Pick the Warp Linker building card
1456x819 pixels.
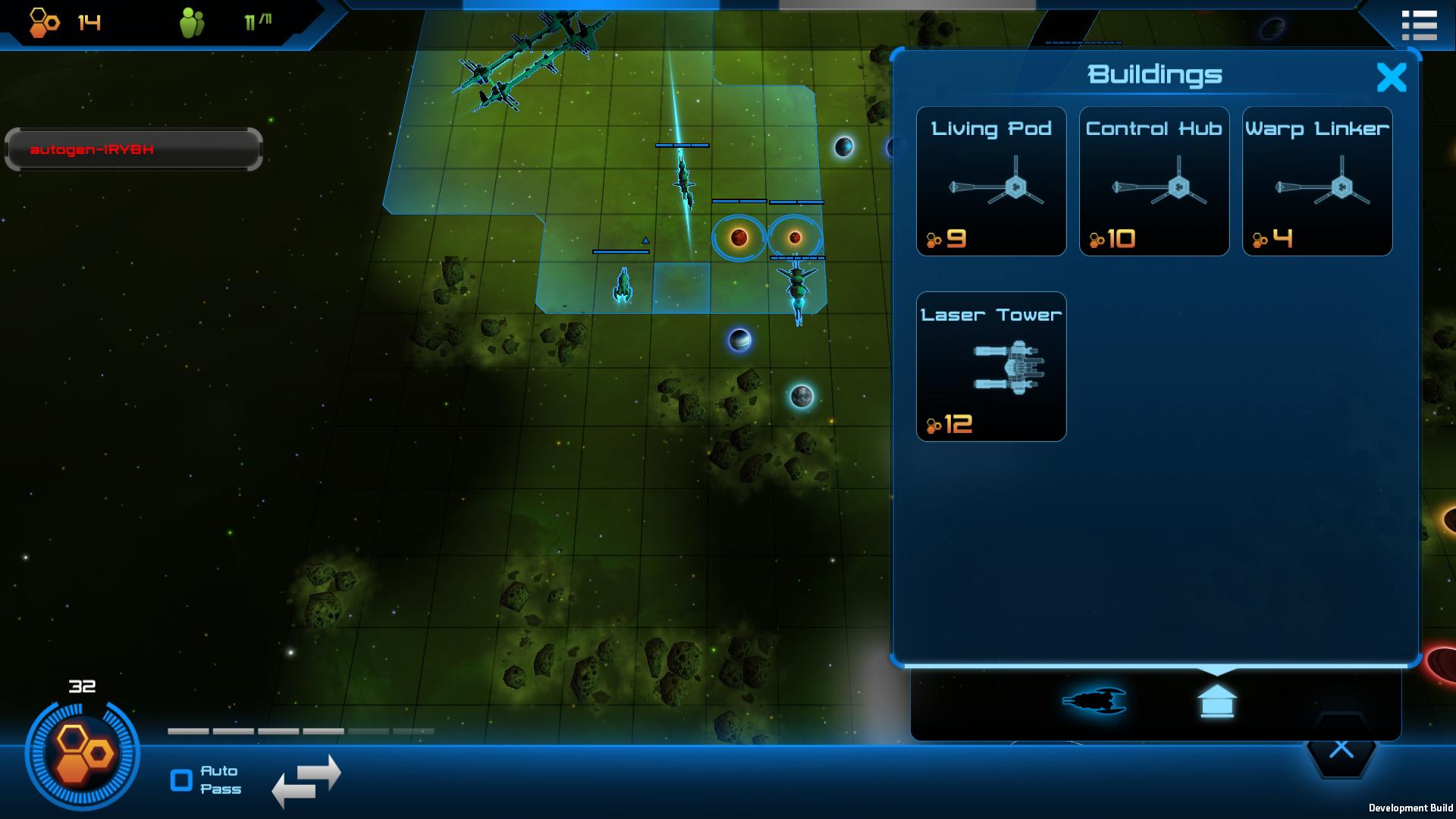[x=1316, y=181]
